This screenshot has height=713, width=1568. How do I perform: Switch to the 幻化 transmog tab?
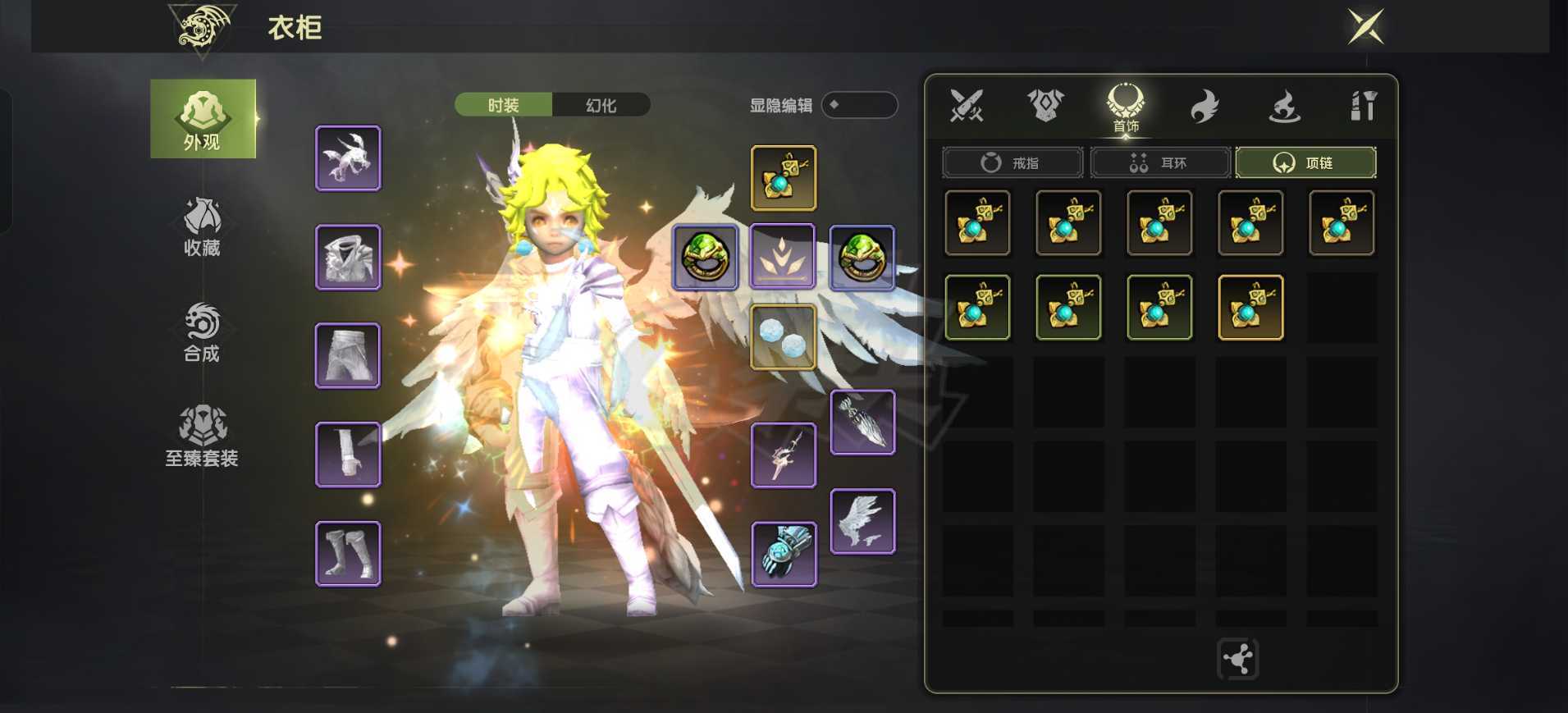[x=601, y=105]
